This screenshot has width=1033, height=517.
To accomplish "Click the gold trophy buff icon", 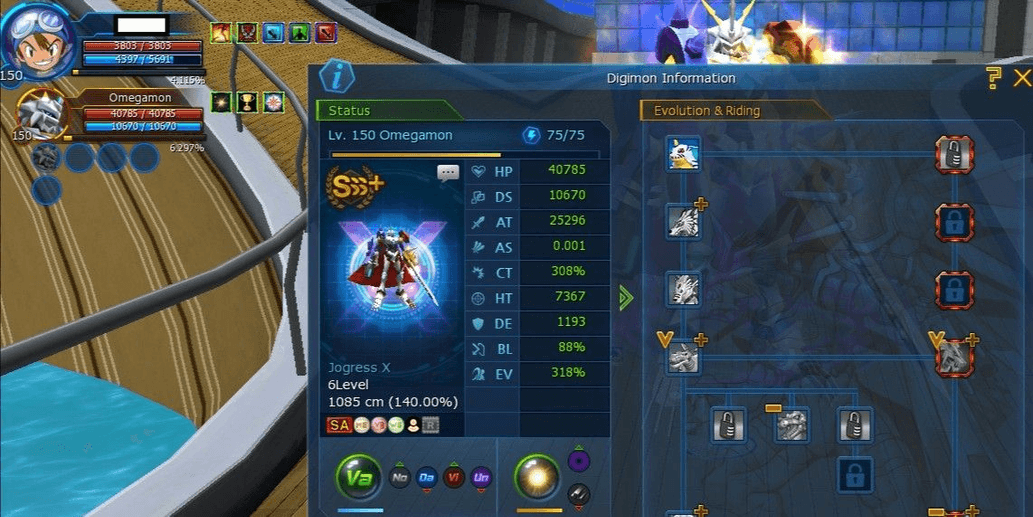I will [246, 102].
